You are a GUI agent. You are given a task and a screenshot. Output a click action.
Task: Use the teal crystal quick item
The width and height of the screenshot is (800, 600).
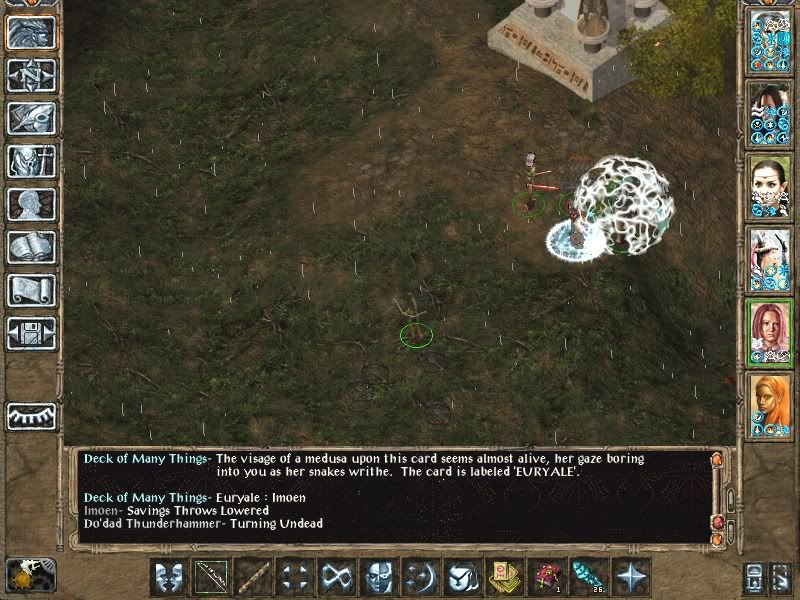(x=589, y=577)
